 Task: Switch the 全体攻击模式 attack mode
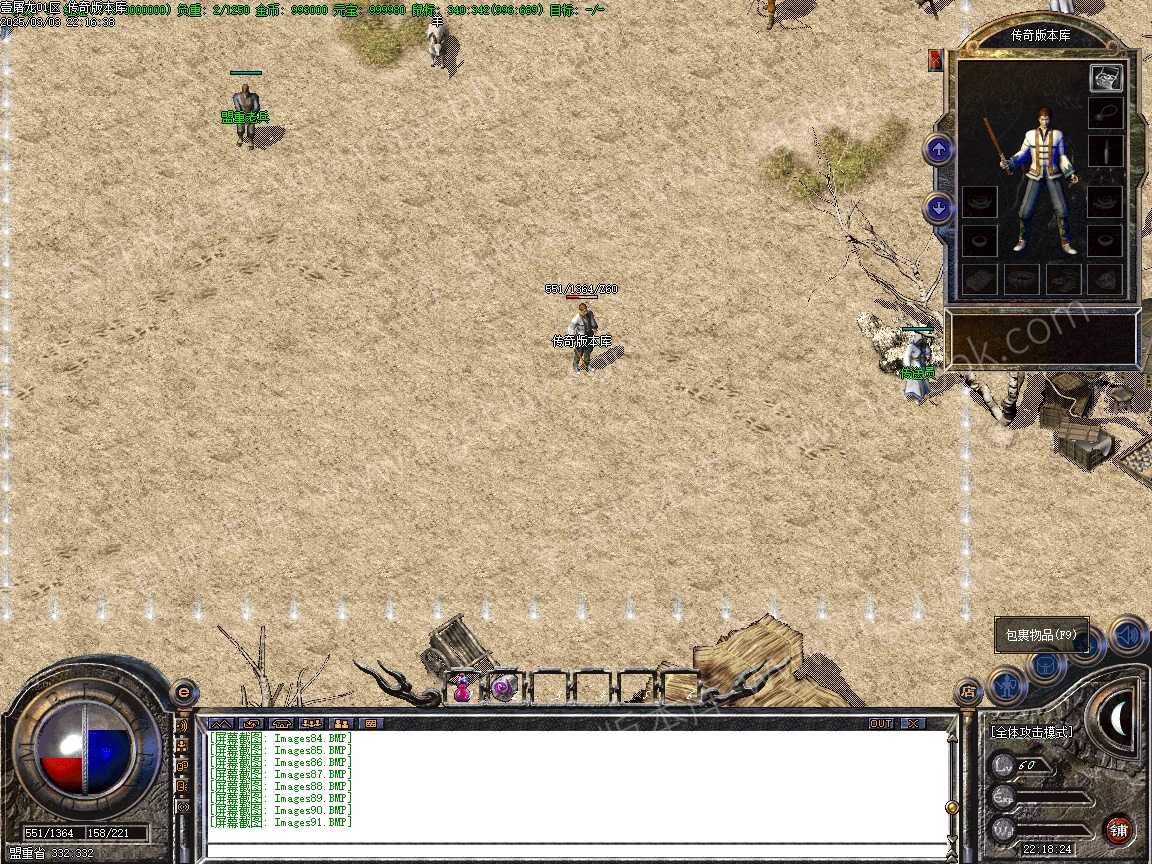pyautogui.click(x=1031, y=732)
